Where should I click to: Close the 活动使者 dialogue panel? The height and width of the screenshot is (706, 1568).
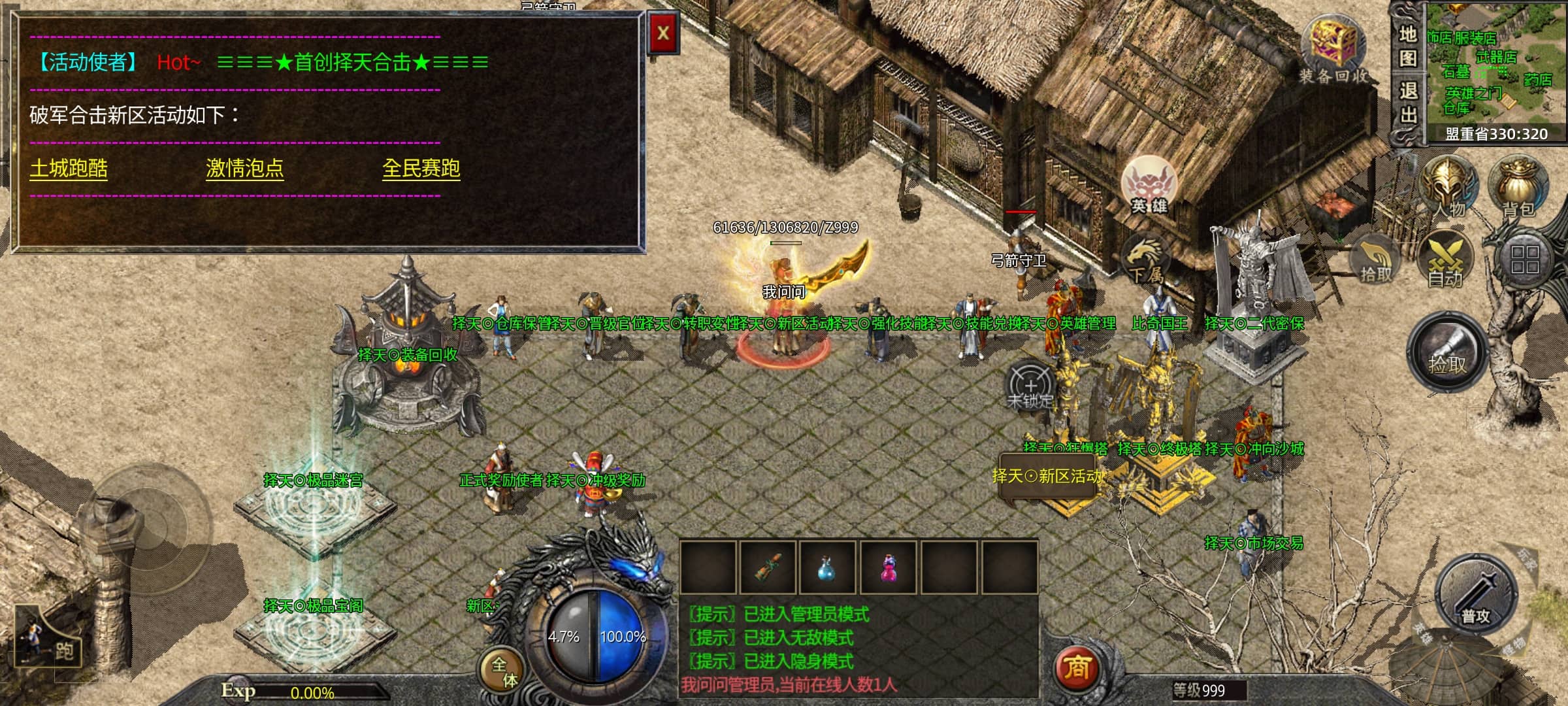(662, 33)
